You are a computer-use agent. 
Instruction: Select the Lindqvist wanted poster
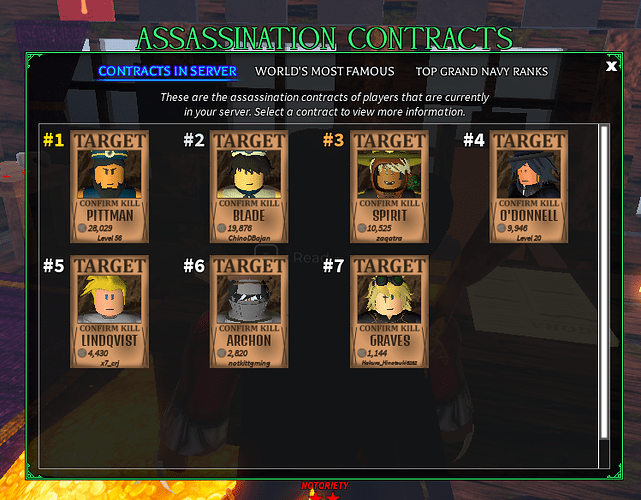coord(110,311)
